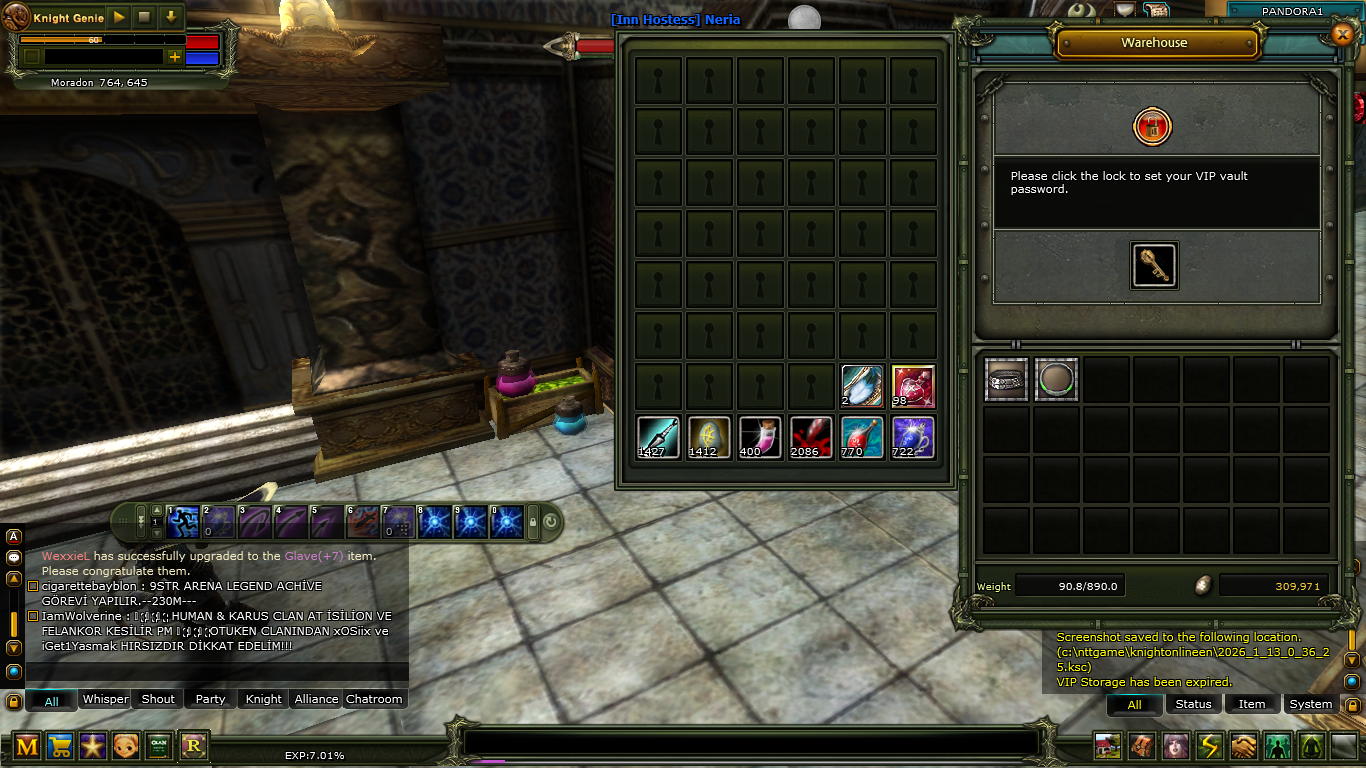Pick the rune stone stack of 1412
This screenshot has width=1366, height=768.
point(709,438)
